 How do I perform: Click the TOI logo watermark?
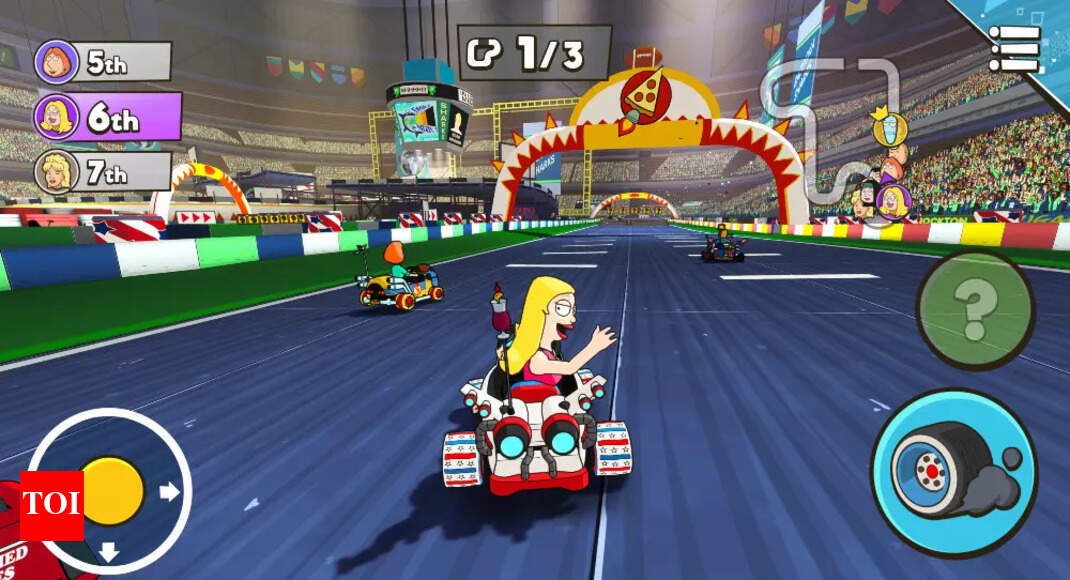[51, 505]
